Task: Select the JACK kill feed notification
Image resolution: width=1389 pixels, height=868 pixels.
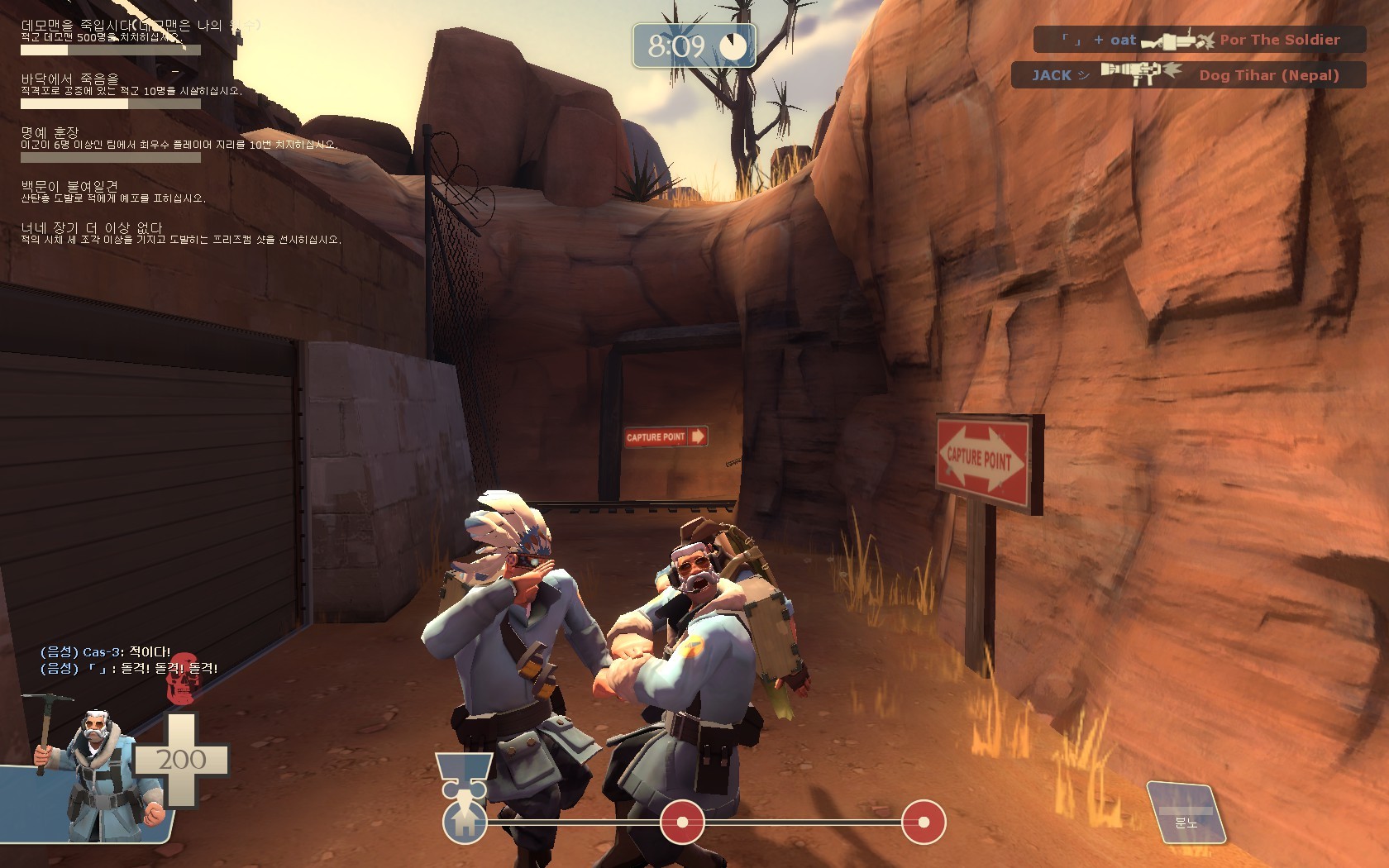Action: (1186, 75)
